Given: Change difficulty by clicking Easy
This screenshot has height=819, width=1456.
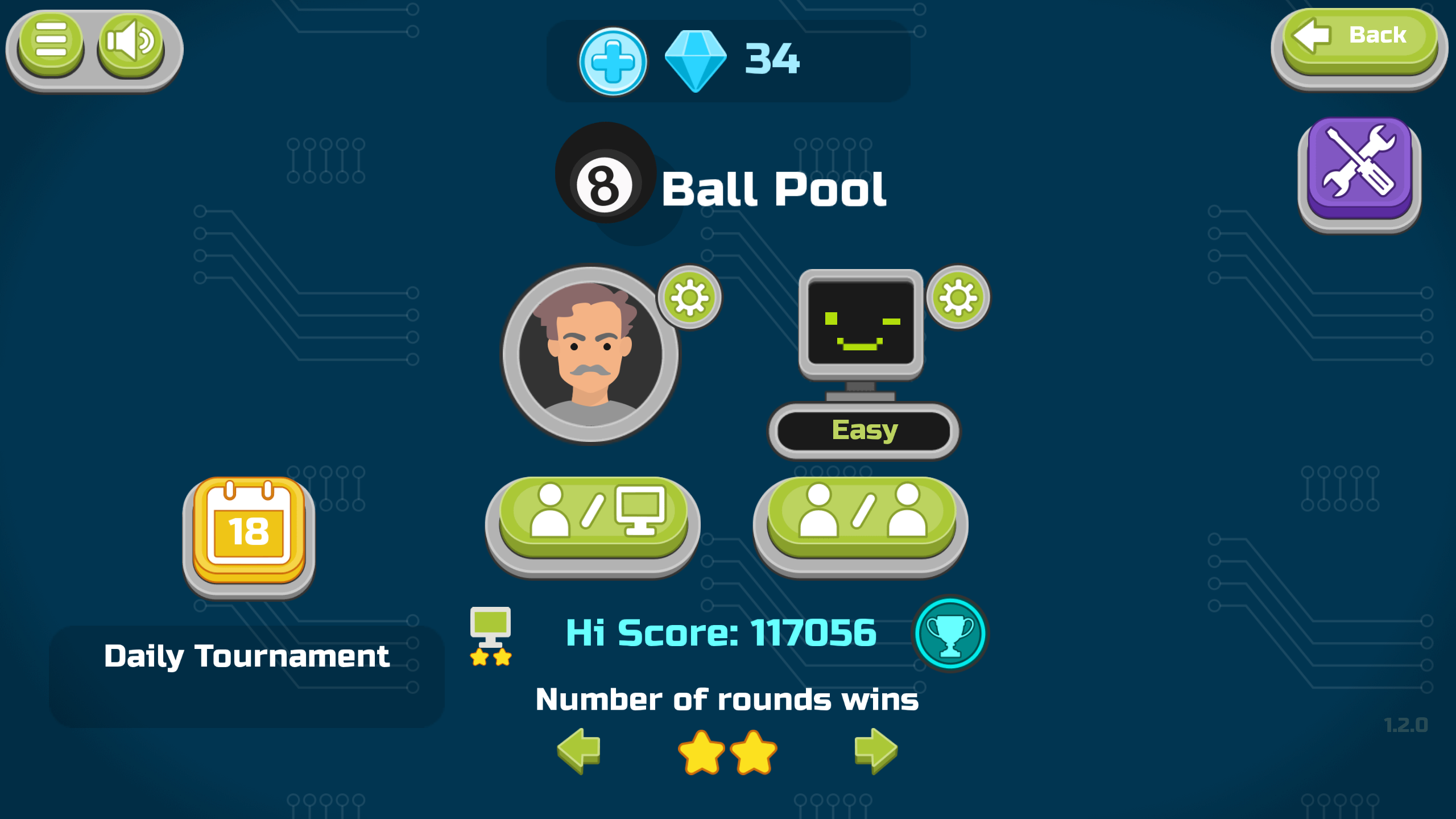Looking at the screenshot, I should (x=866, y=431).
